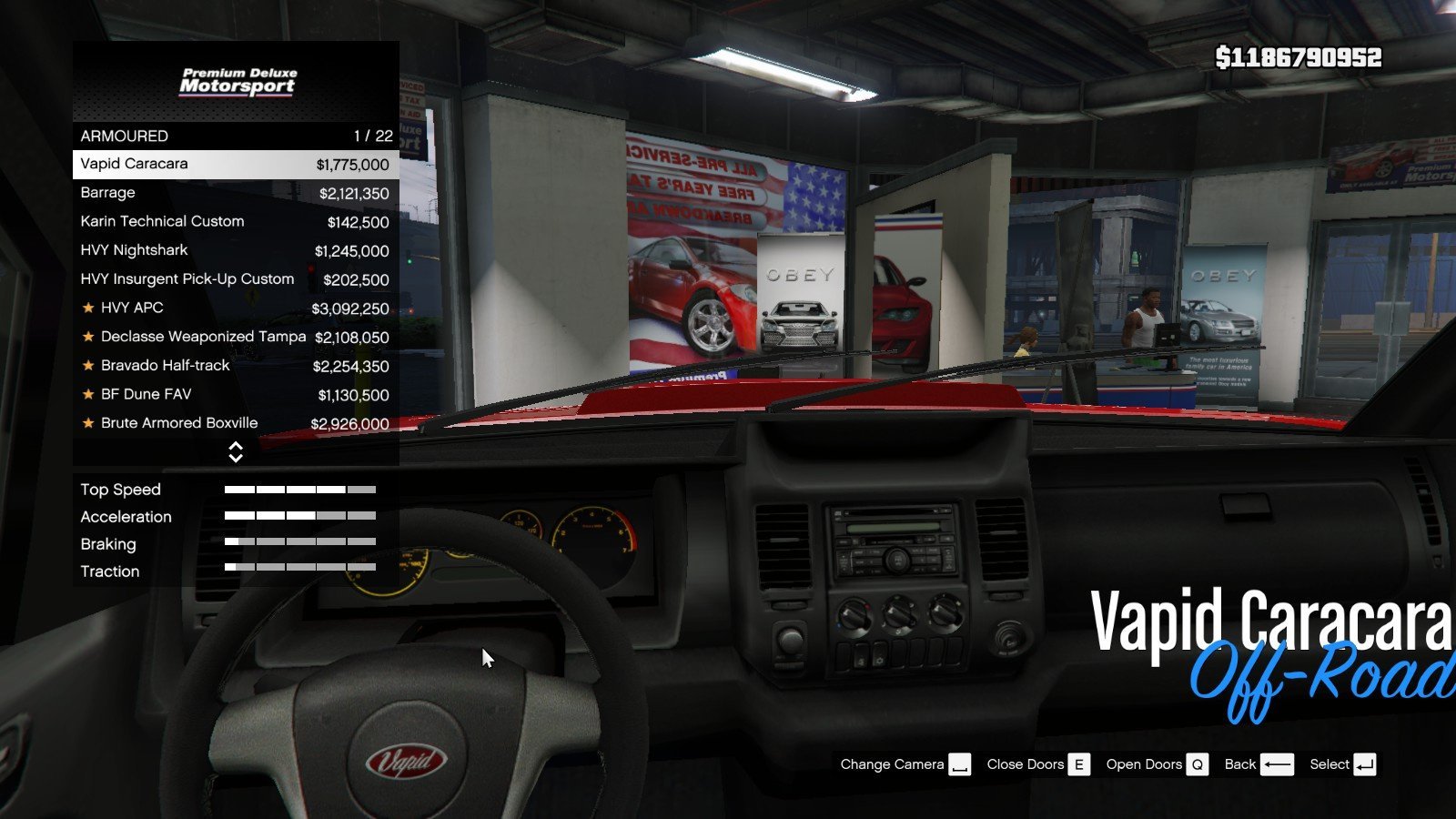Screen dimensions: 1456x819
Task: Pick the Karin Technical Custom row
Action: (x=235, y=222)
